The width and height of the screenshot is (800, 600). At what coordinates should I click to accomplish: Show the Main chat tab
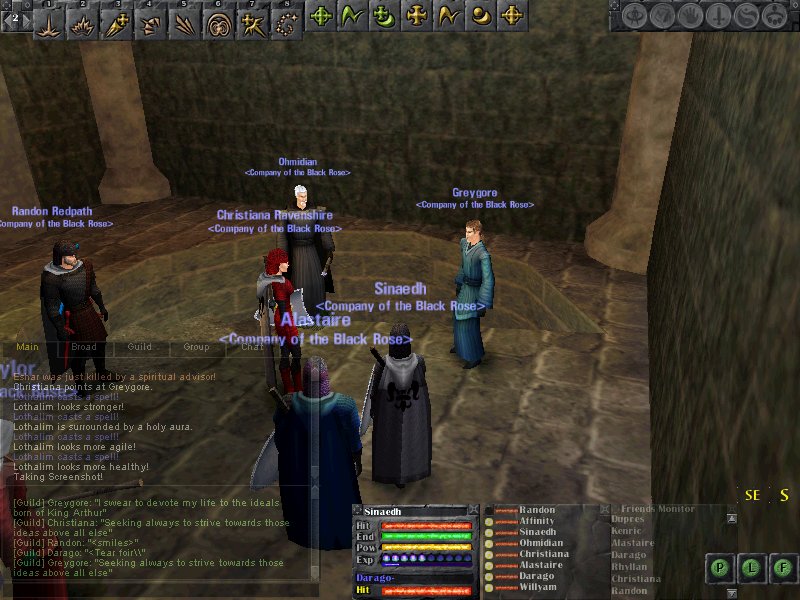point(27,347)
